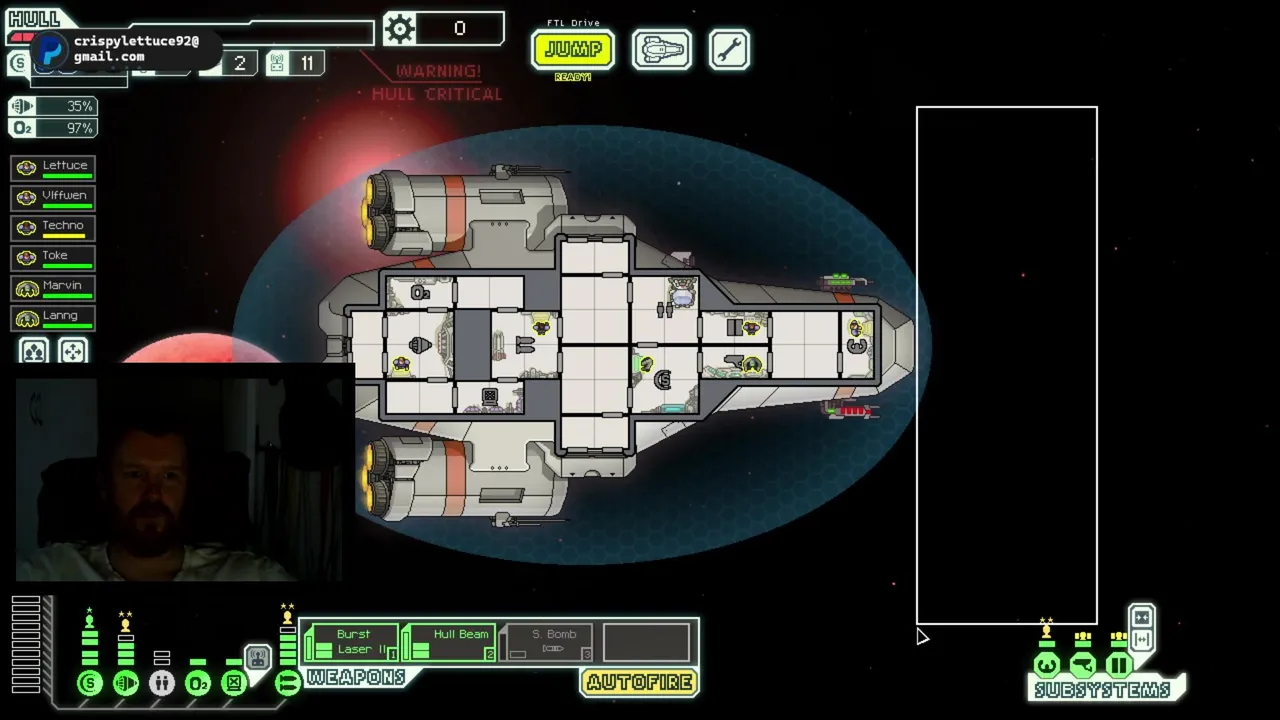1280x720 pixels.
Task: Select crew member Toke
Action: (54, 258)
